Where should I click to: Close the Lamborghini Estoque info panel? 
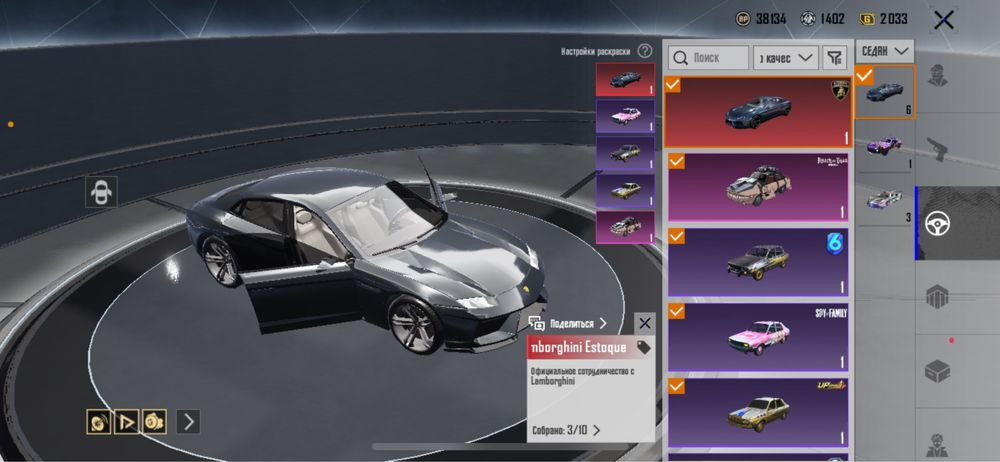click(x=645, y=323)
